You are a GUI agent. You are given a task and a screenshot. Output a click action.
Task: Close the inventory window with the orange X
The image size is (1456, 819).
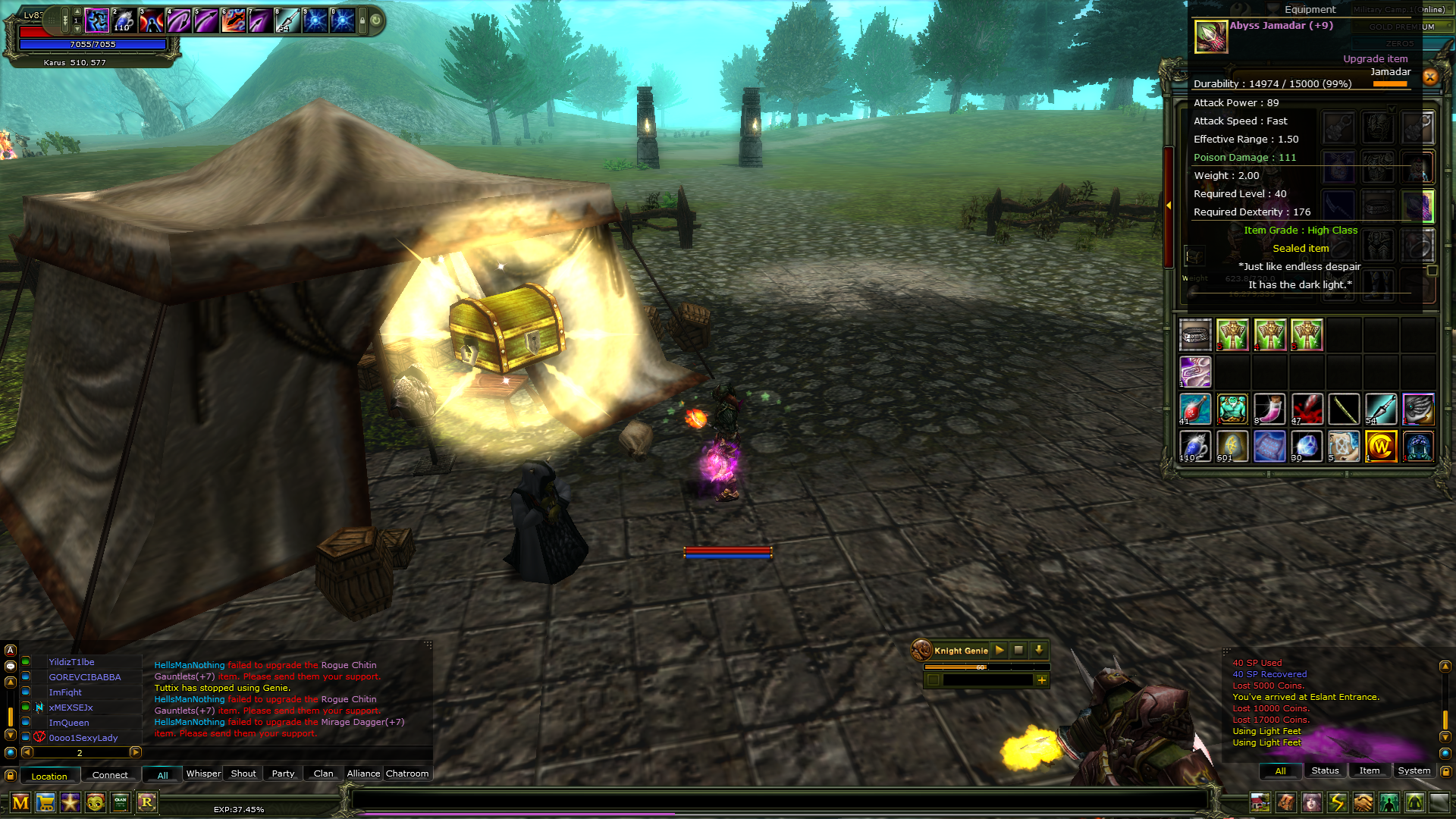(x=1430, y=77)
